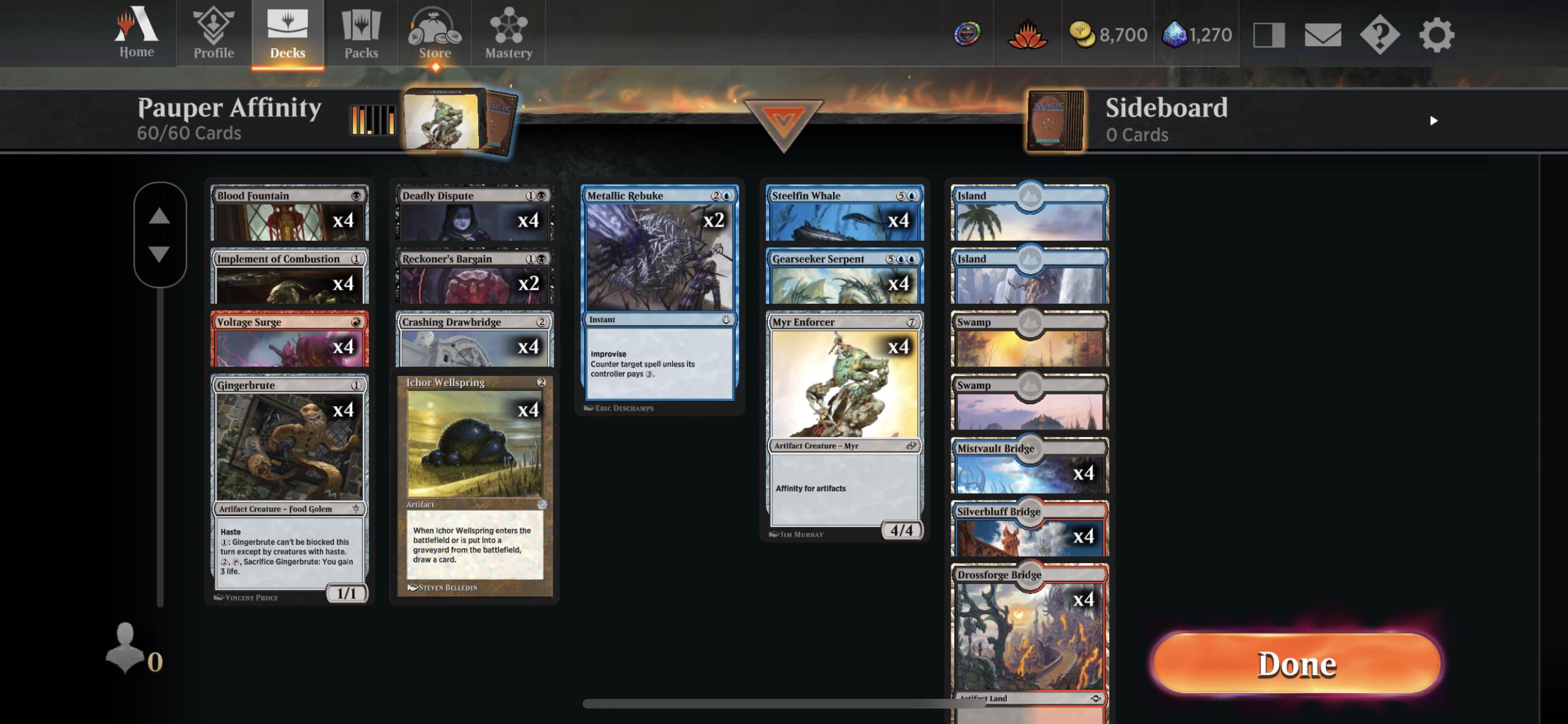The image size is (1568, 724).
Task: Click the question mark help icon
Action: (x=1379, y=35)
